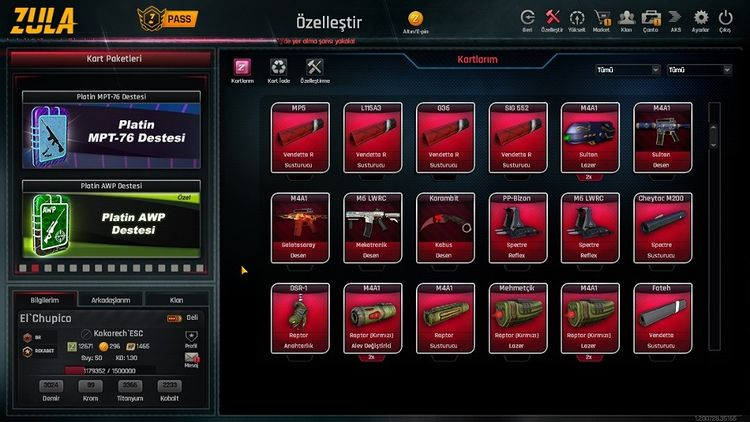Choose the Cheytac M200 Spectre silencer card
The image size is (750, 422).
point(662,227)
